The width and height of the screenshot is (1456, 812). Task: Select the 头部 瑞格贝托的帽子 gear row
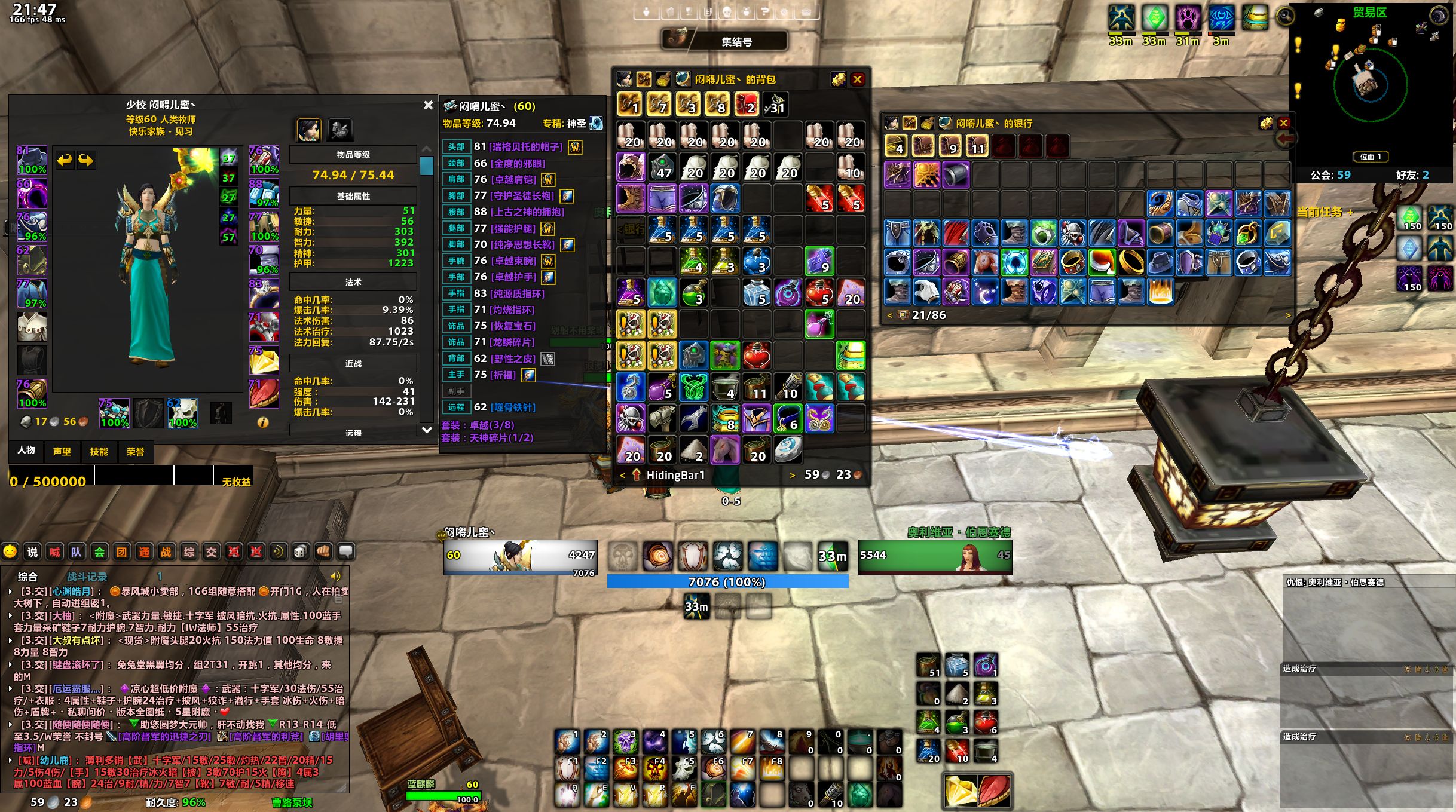click(525, 147)
